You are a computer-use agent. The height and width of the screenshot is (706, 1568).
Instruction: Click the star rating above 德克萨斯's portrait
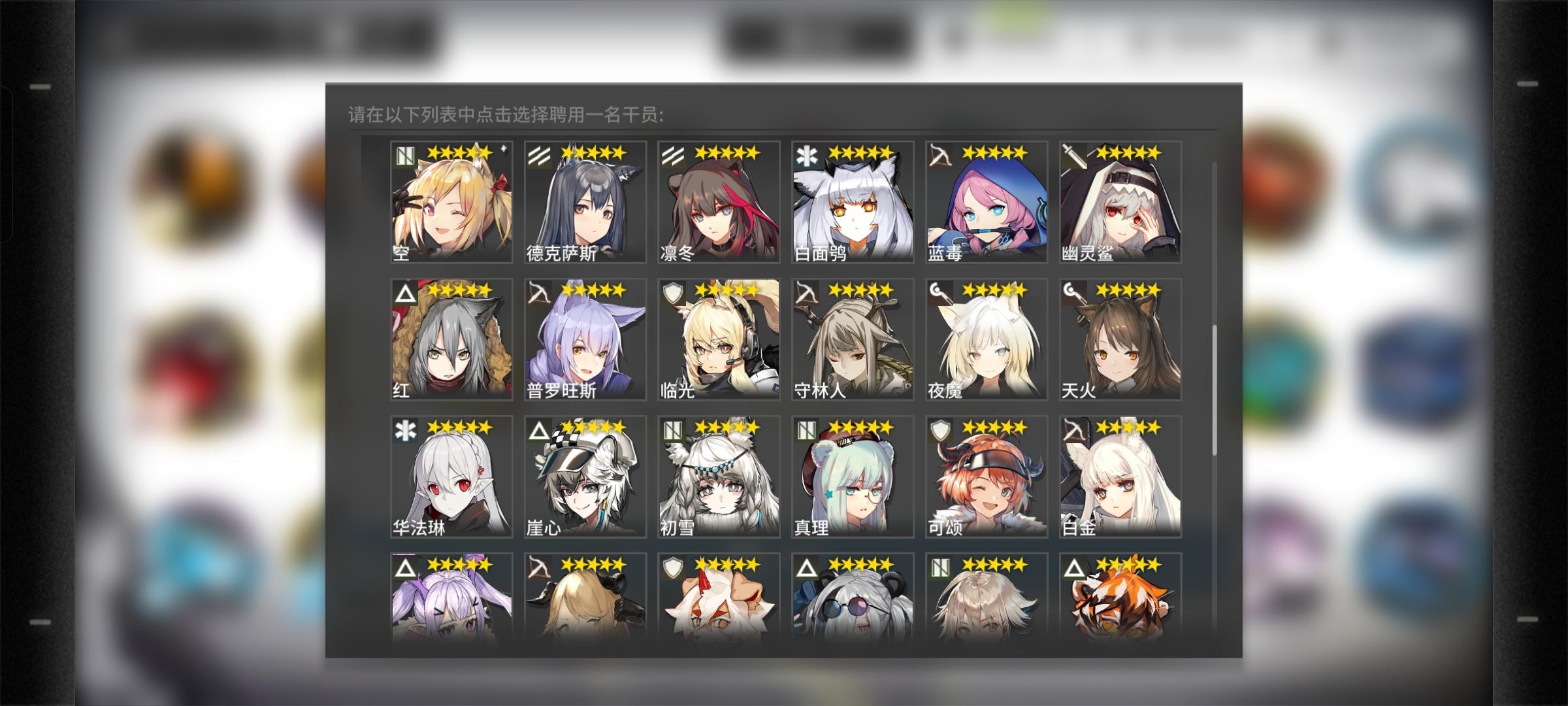593,152
